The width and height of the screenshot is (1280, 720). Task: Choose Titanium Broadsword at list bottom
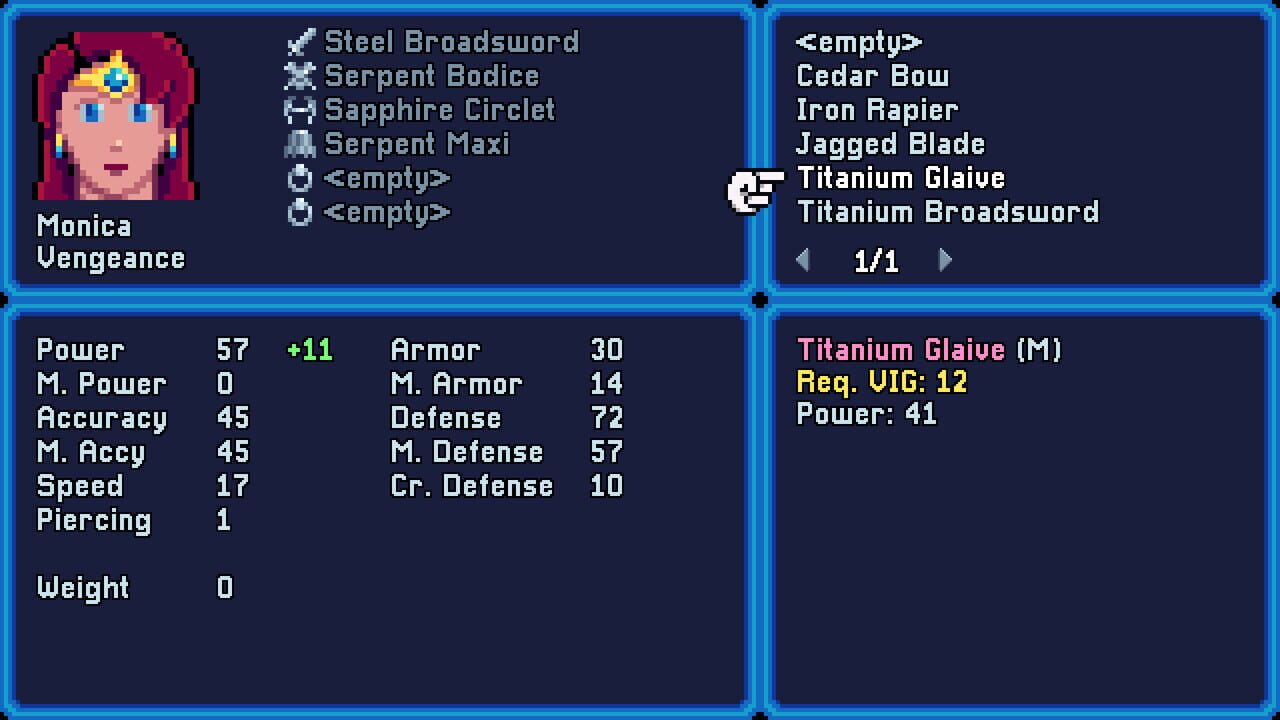point(947,211)
